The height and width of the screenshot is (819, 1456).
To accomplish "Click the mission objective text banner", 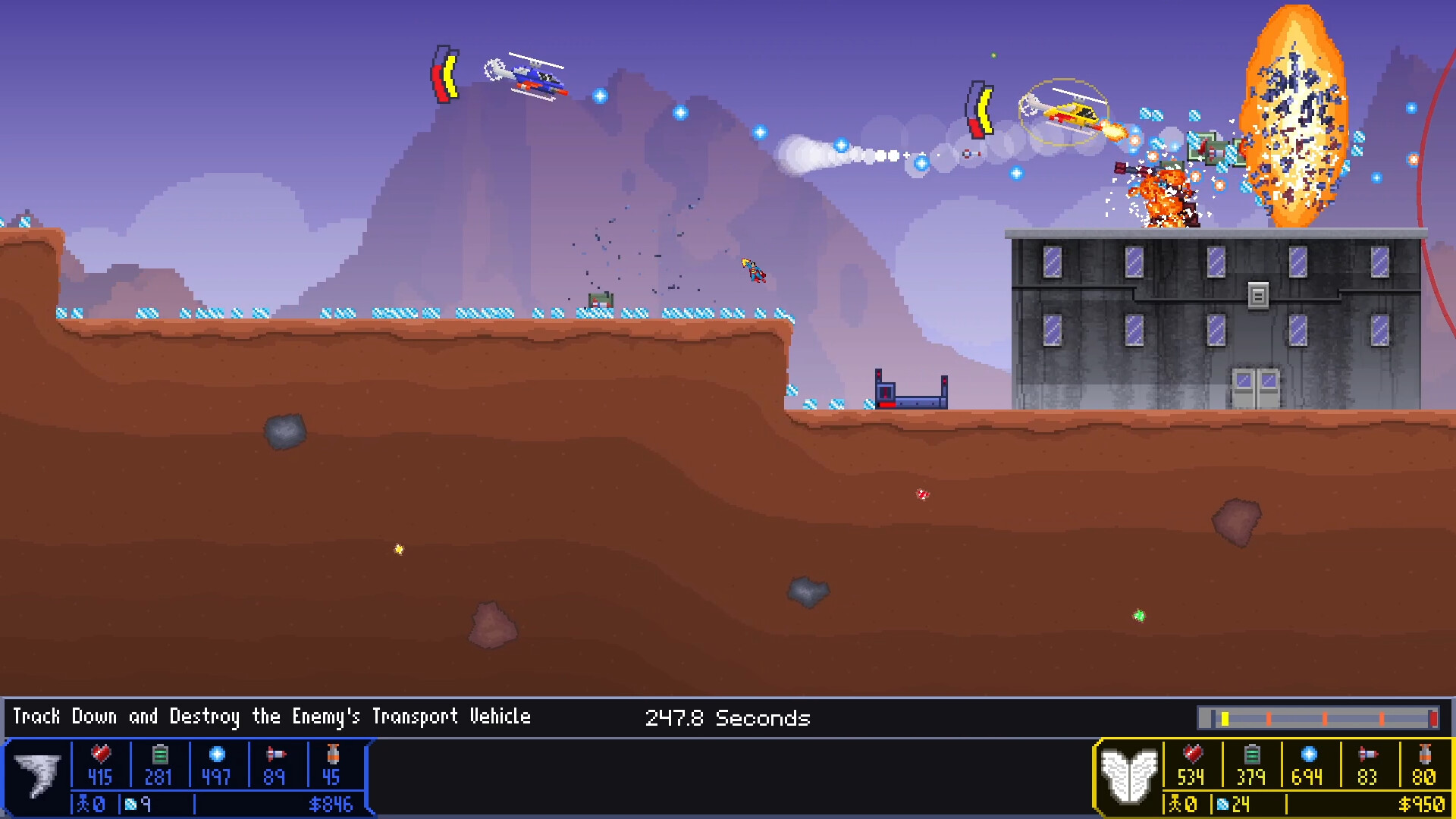I will tap(273, 717).
